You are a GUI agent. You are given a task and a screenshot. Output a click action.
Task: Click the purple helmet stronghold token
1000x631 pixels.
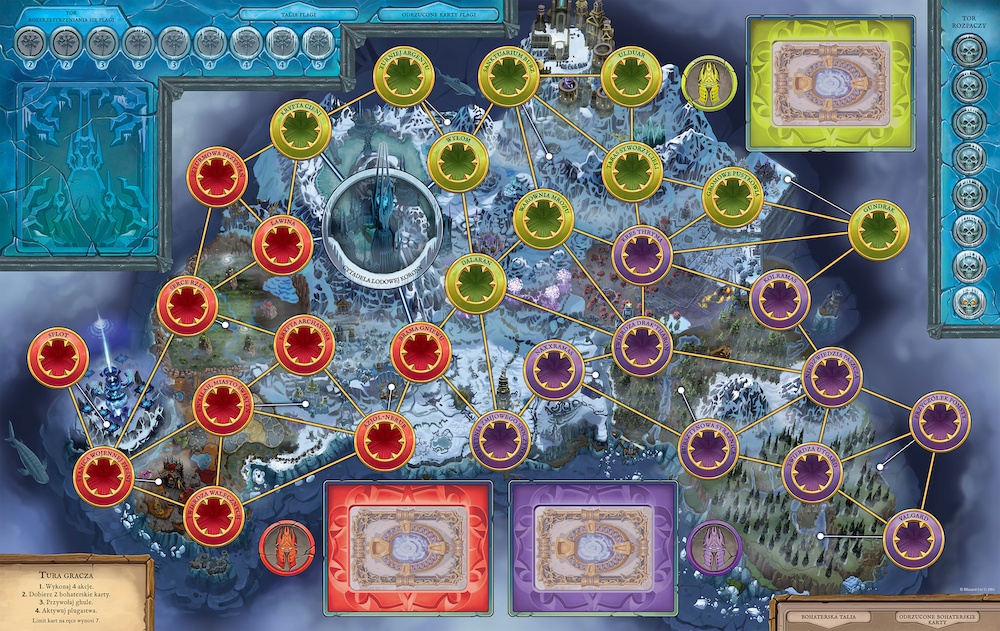point(715,550)
